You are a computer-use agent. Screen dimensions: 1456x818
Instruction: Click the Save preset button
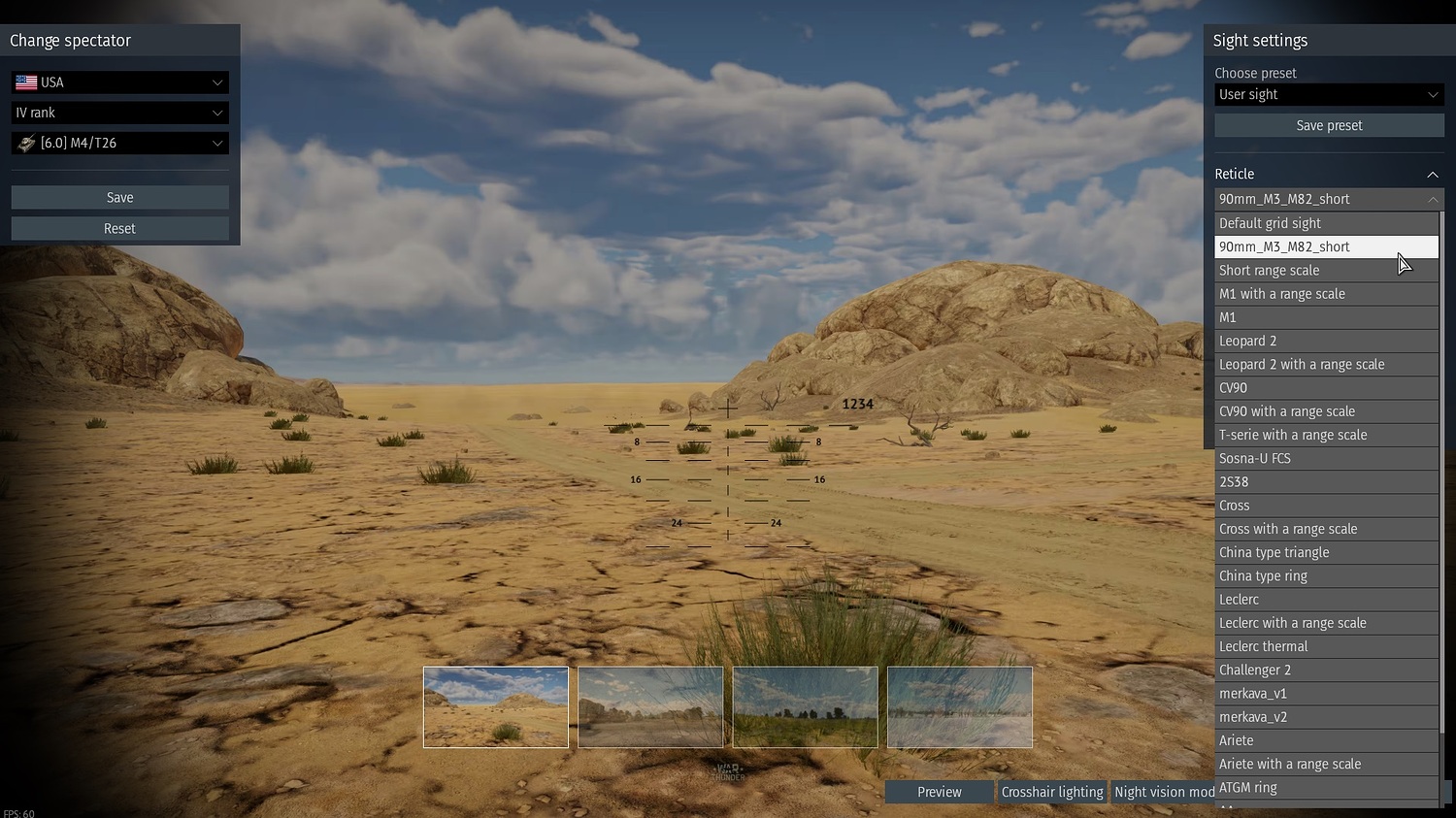pyautogui.click(x=1328, y=125)
